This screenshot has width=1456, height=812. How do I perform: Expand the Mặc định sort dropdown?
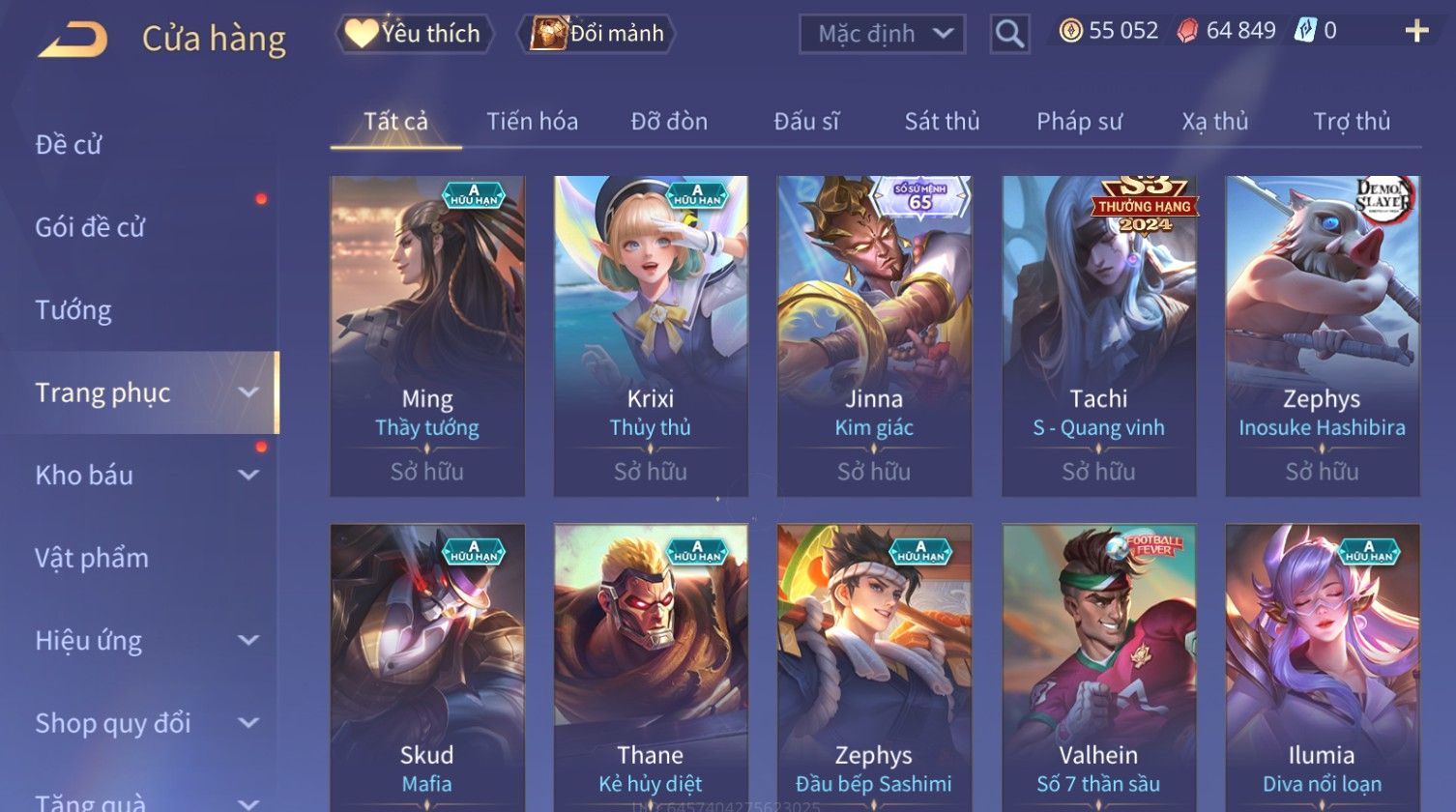(882, 34)
